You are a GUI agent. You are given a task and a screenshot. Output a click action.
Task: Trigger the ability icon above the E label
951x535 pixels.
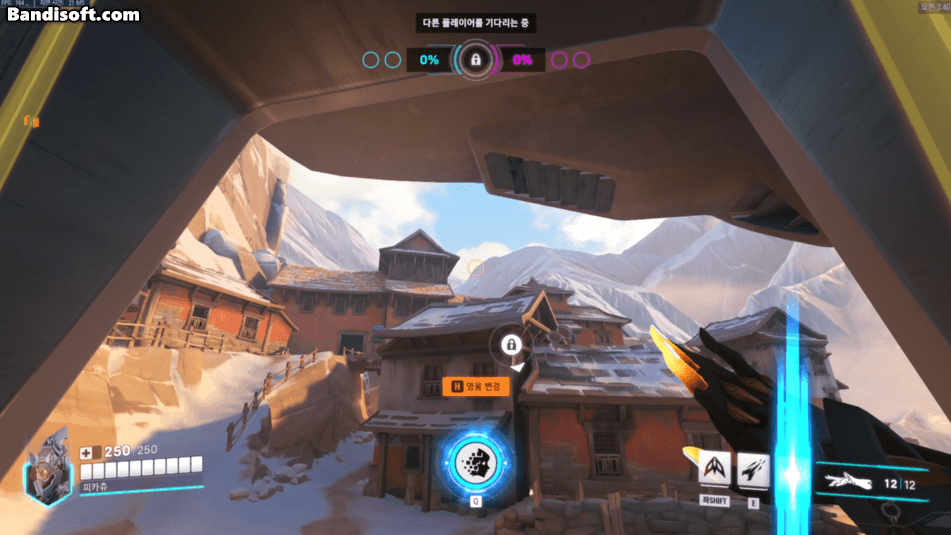(x=753, y=468)
